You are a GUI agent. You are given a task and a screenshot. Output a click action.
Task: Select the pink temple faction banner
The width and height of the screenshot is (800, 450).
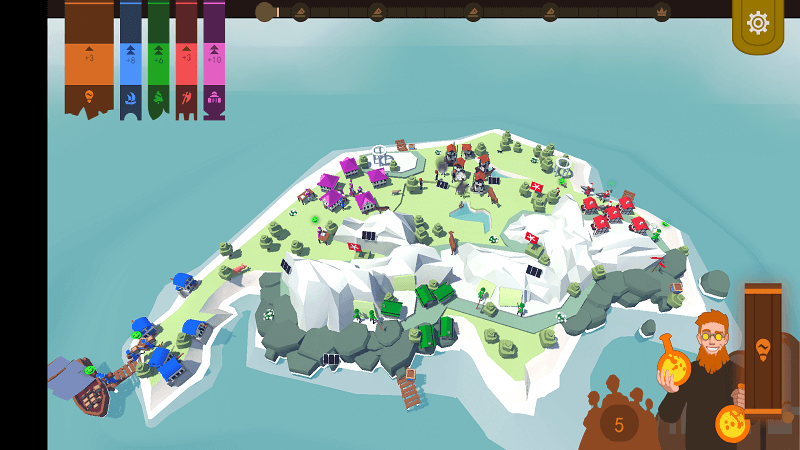pos(214,58)
